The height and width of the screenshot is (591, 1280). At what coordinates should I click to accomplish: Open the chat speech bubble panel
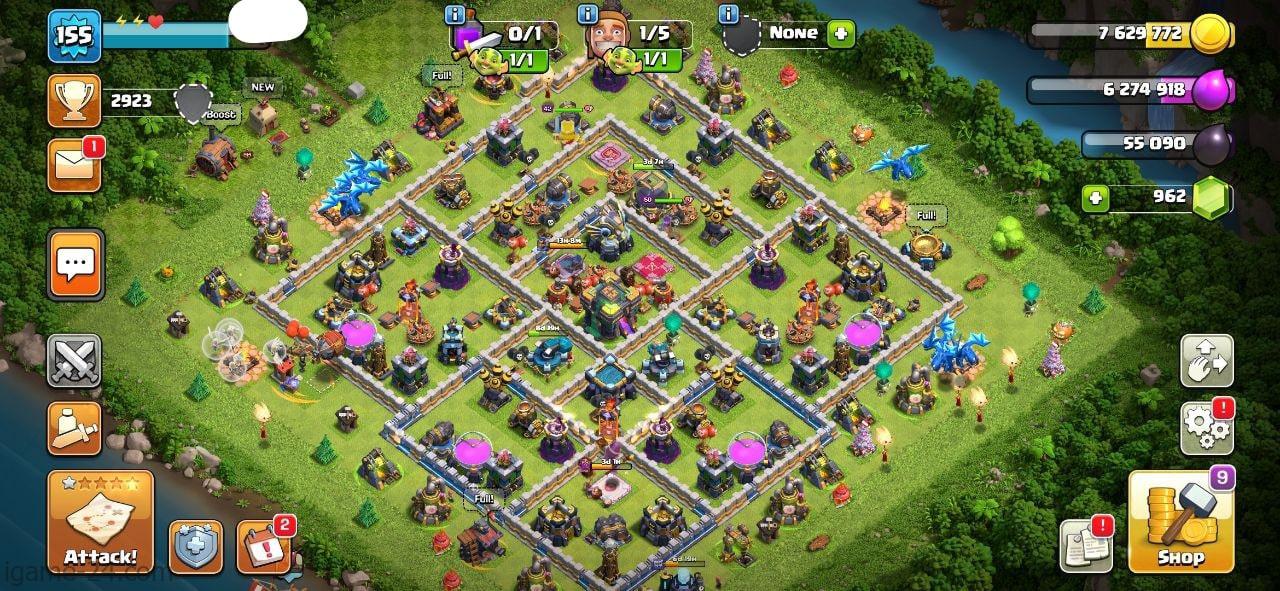click(x=74, y=264)
